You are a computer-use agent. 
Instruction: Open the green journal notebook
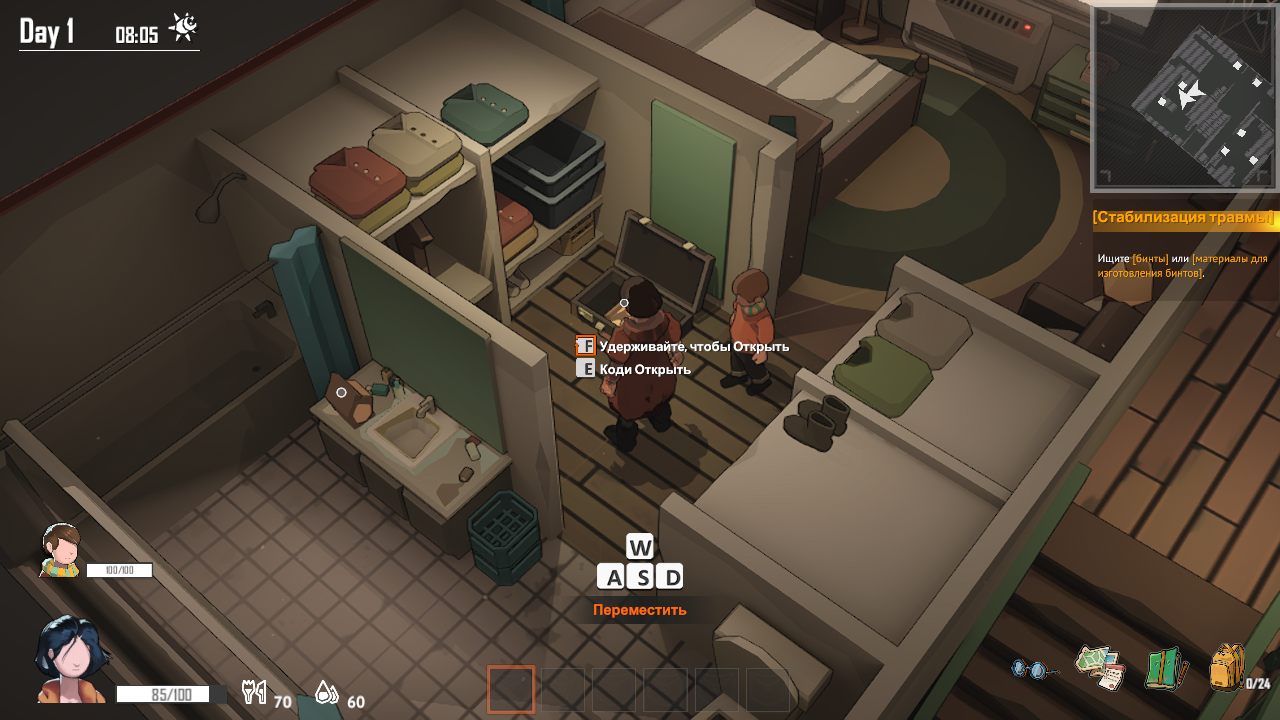coord(1164,668)
